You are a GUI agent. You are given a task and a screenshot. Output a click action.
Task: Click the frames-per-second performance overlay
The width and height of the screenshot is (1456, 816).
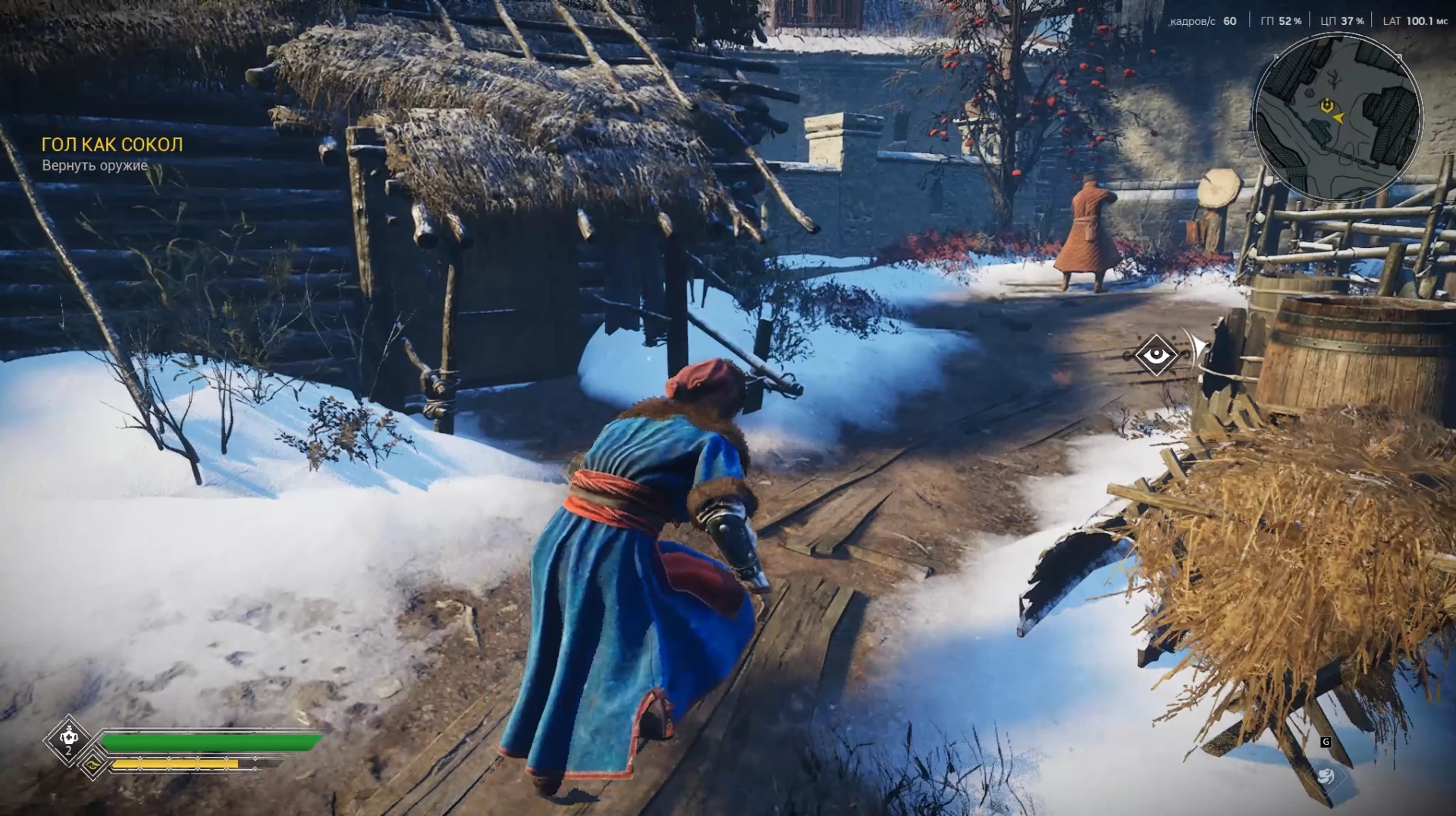pyautogui.click(x=1203, y=21)
